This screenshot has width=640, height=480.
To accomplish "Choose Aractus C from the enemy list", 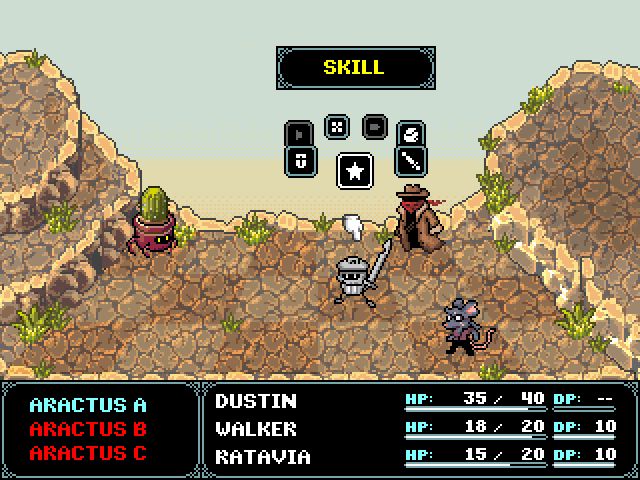I will pyautogui.click(x=88, y=452).
